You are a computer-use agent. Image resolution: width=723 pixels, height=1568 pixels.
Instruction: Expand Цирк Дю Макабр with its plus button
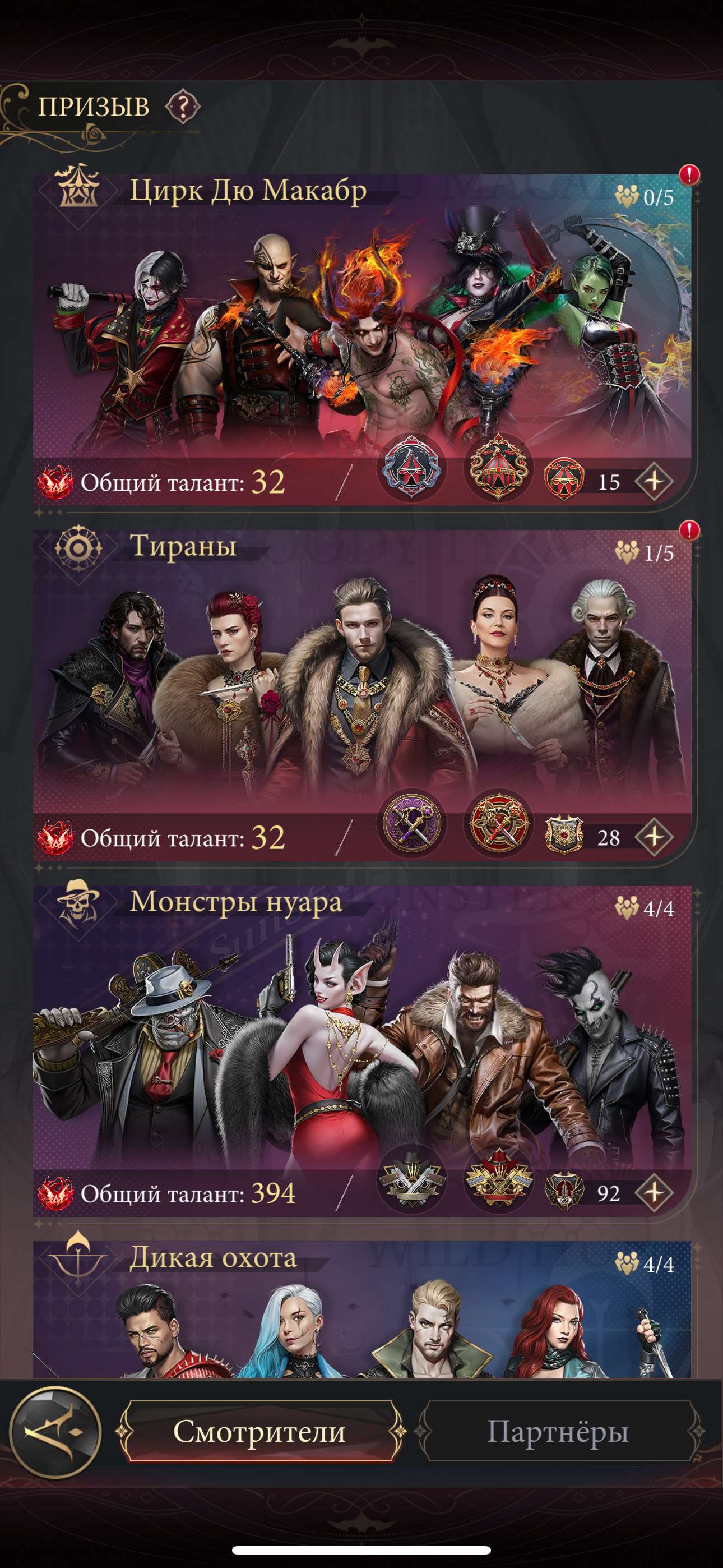655,481
